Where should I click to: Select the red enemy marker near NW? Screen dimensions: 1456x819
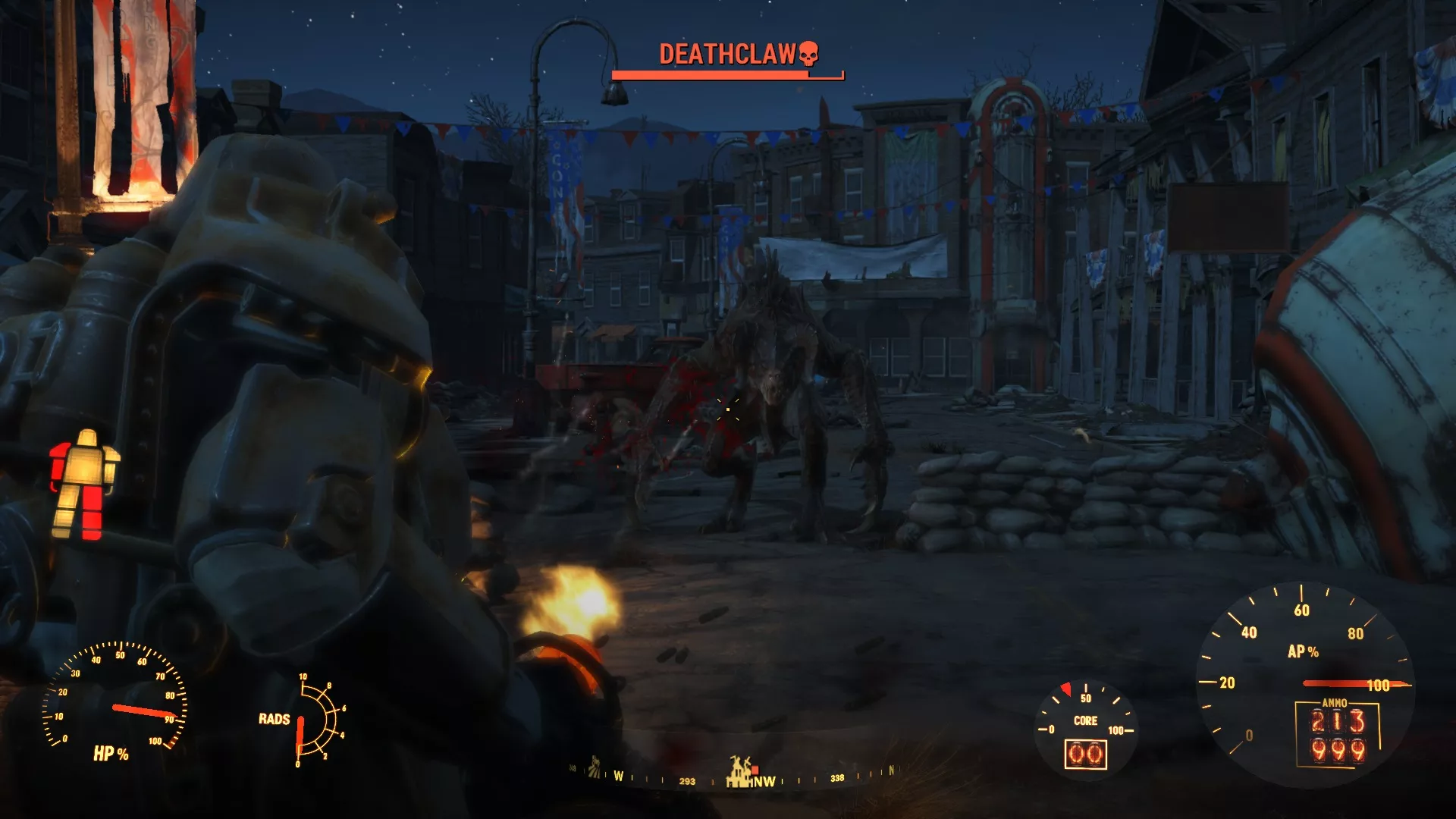(755, 770)
